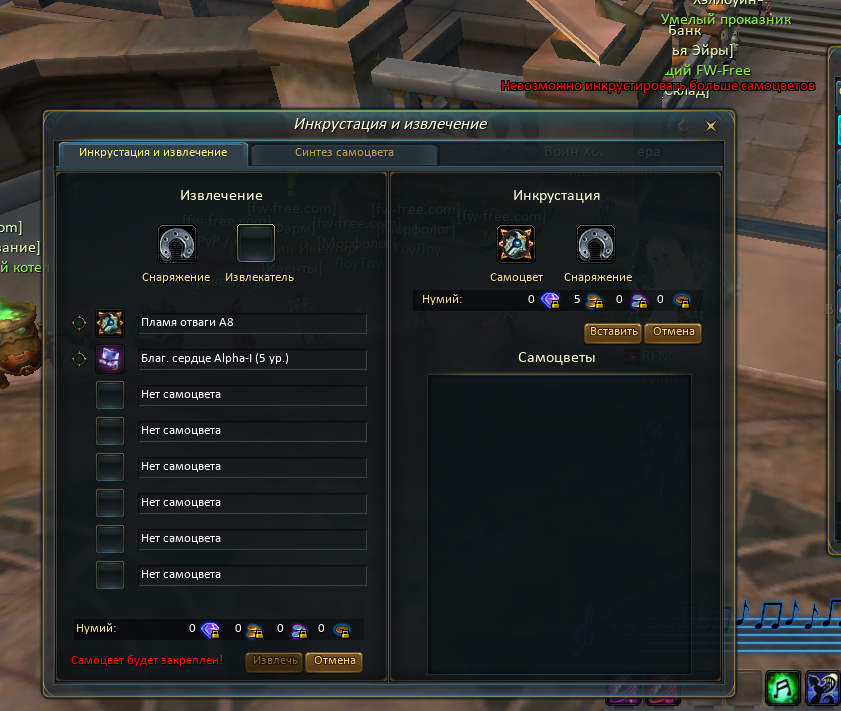Click the Извлечь button
841x711 pixels.
[x=275, y=661]
